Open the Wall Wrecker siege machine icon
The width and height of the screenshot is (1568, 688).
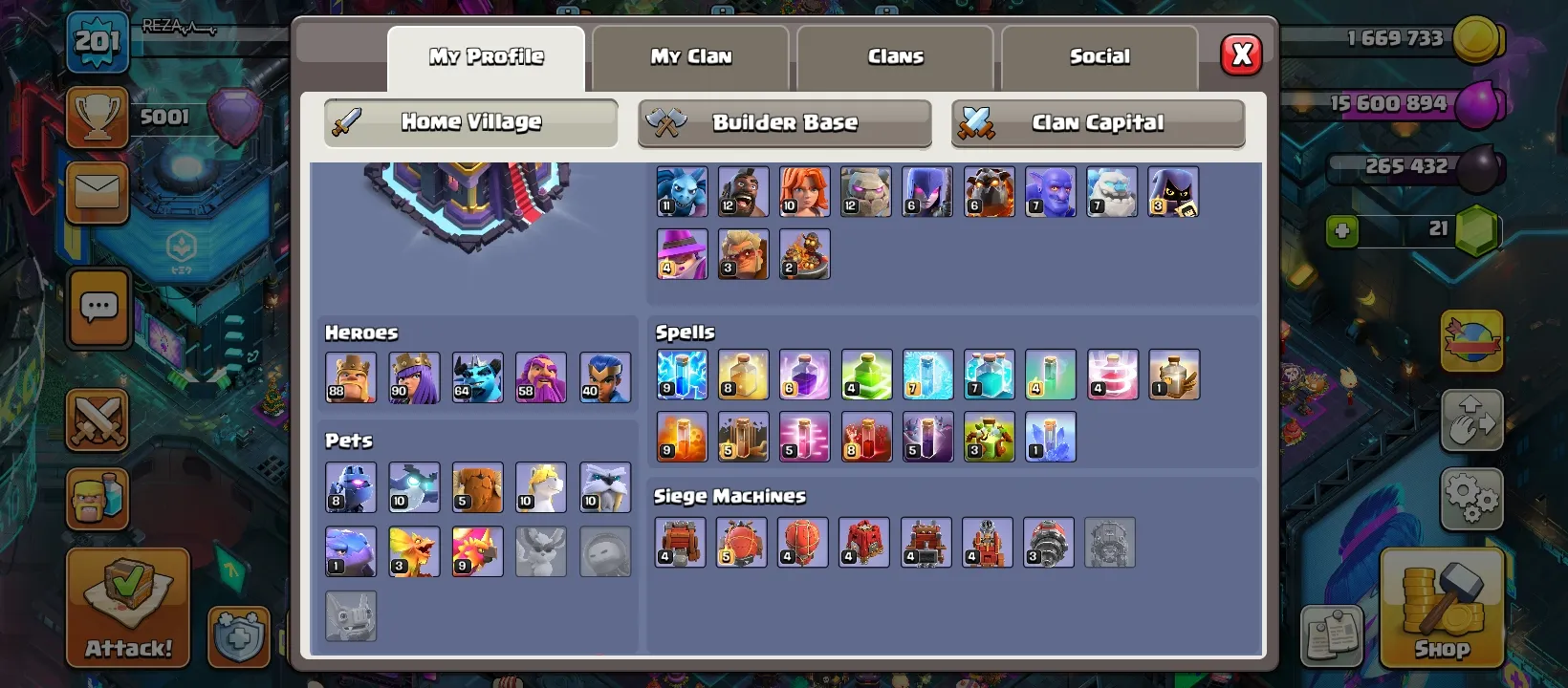pos(680,542)
